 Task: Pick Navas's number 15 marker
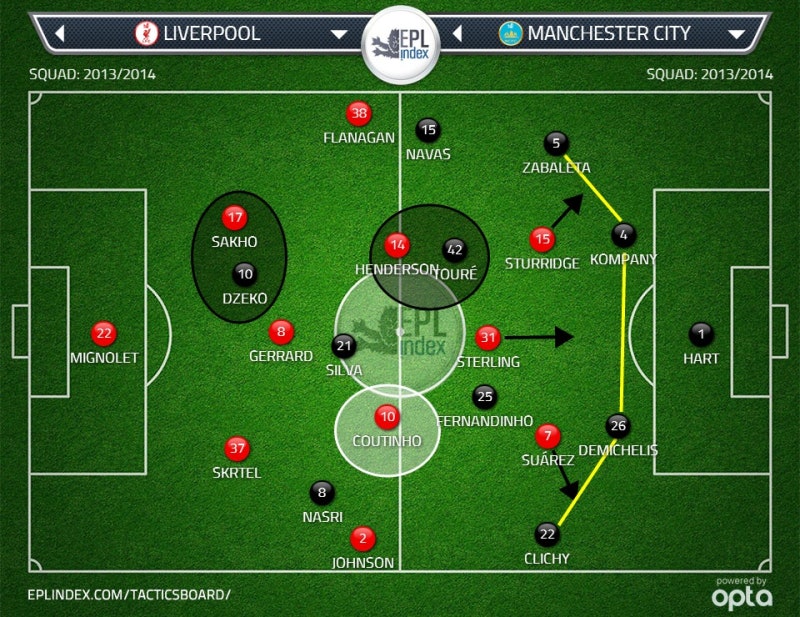pos(428,129)
